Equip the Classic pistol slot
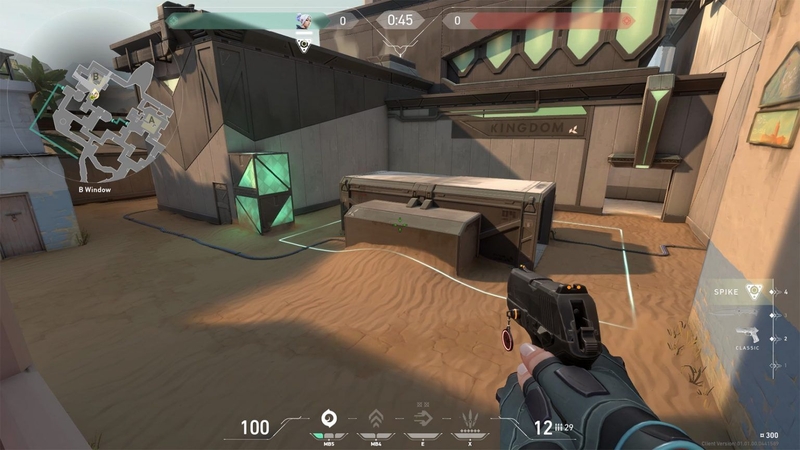This screenshot has width=800, height=450. [x=746, y=335]
